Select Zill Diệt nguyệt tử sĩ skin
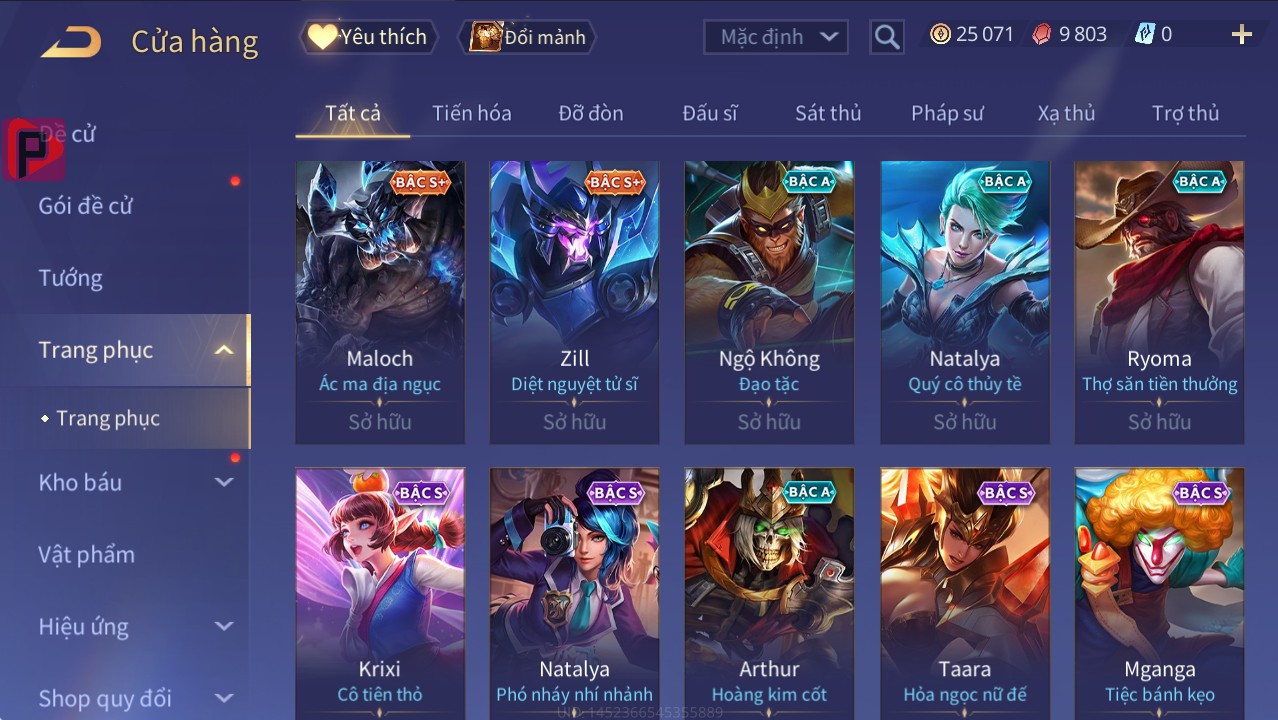This screenshot has width=1278, height=720. point(574,300)
